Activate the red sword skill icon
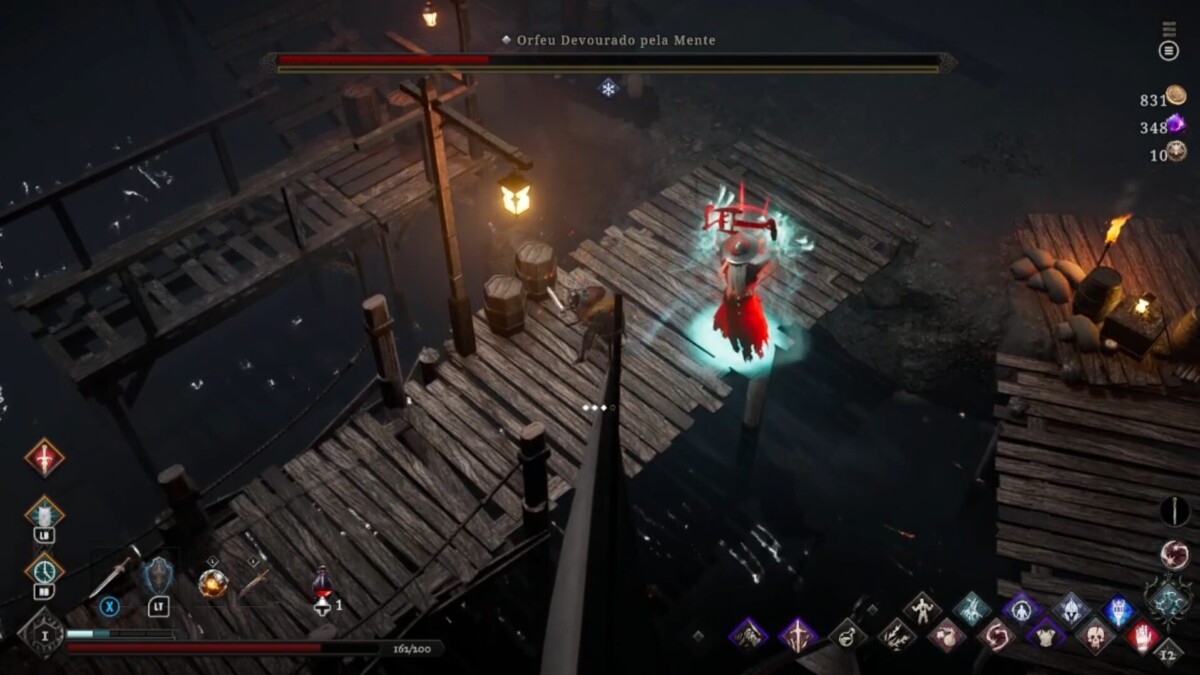 point(44,457)
